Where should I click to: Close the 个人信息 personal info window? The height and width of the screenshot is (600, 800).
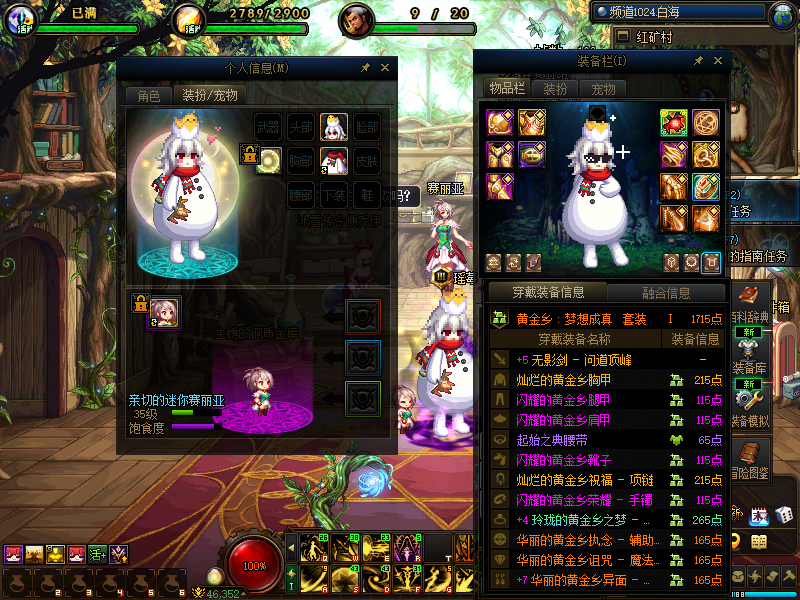[386, 68]
